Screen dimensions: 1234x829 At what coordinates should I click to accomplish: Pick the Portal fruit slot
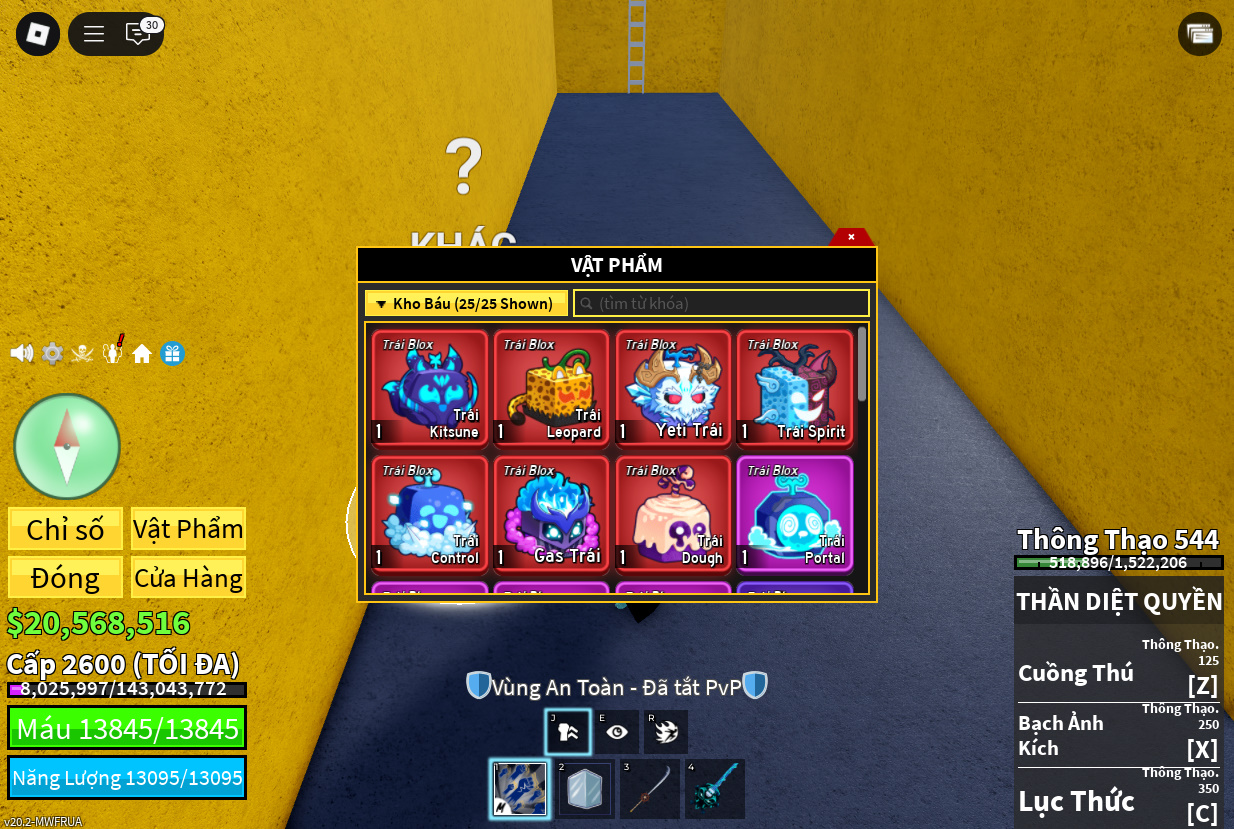[795, 514]
